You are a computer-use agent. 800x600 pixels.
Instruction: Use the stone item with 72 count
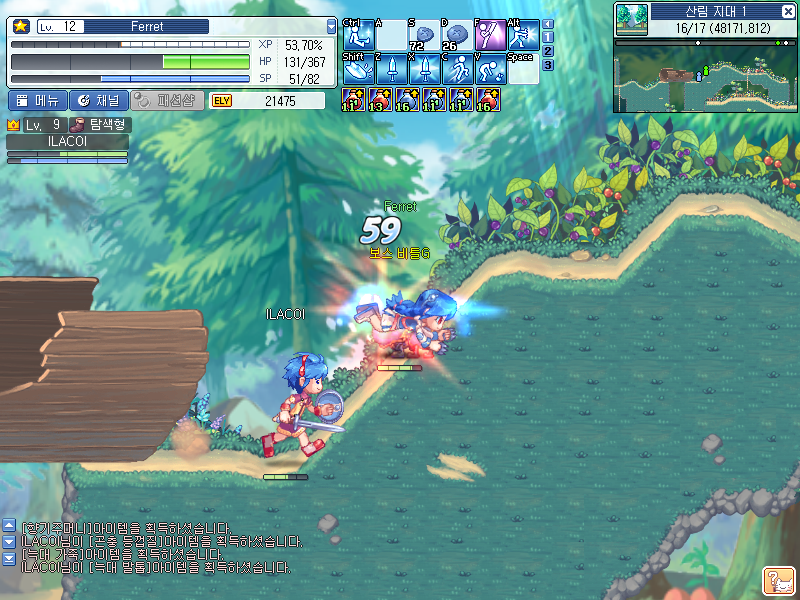coord(424,35)
